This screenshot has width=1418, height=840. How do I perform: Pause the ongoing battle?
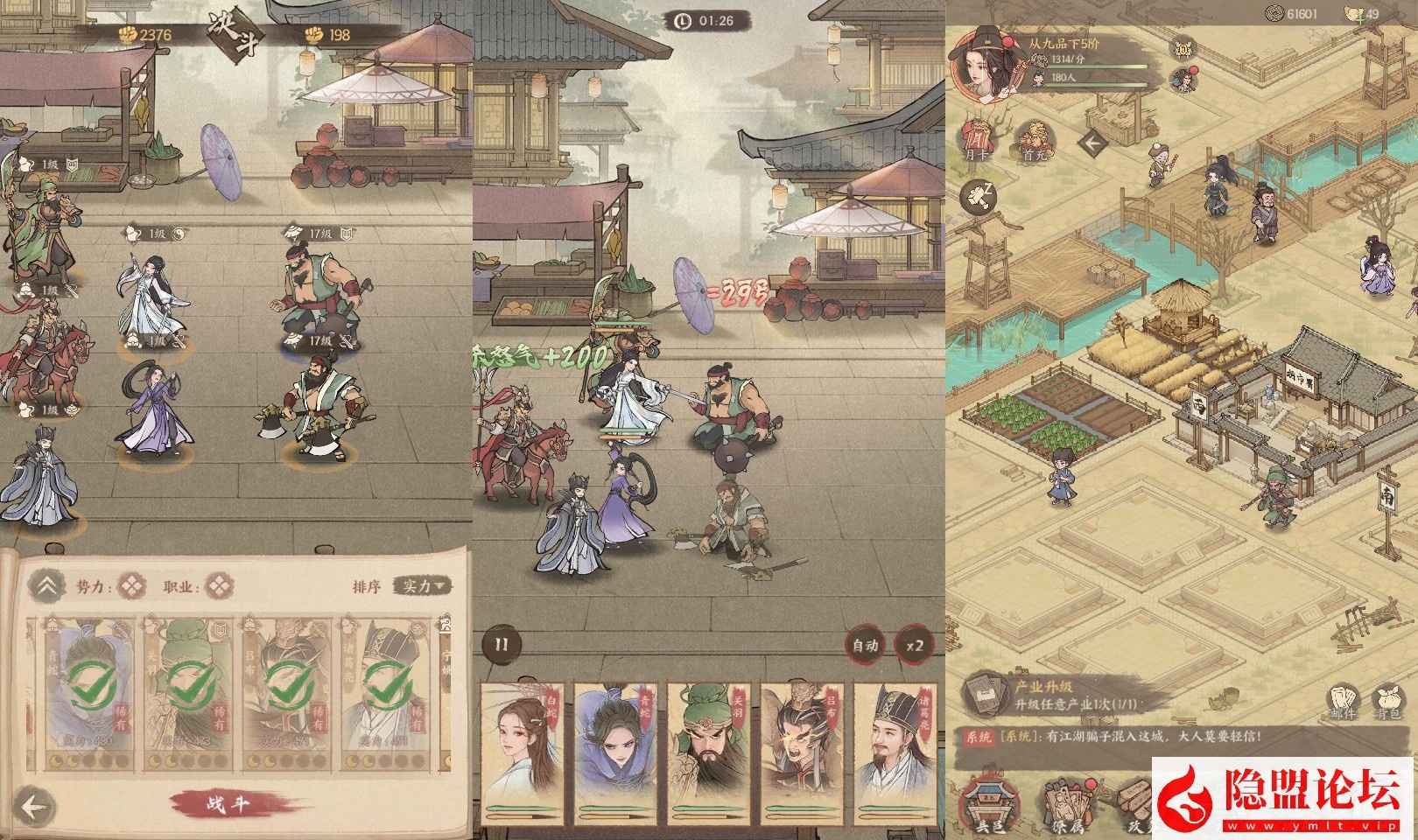[x=502, y=646]
